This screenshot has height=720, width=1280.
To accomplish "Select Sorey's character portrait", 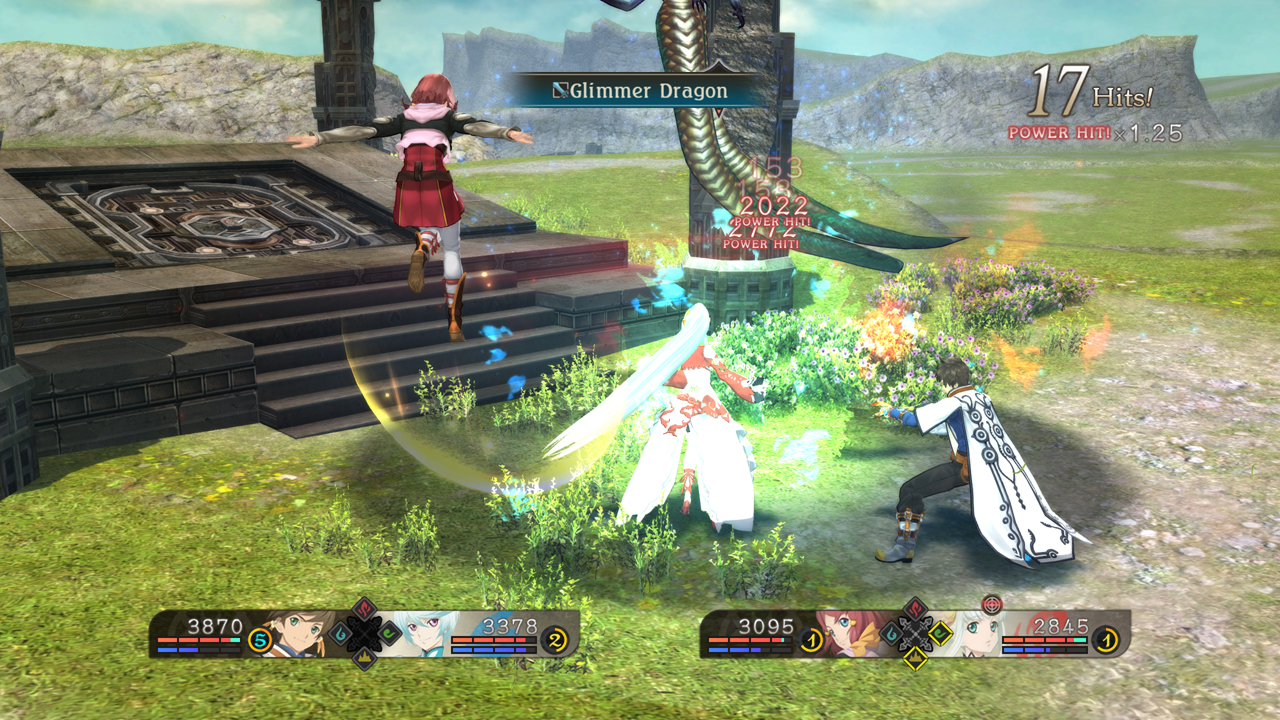I will tap(297, 633).
